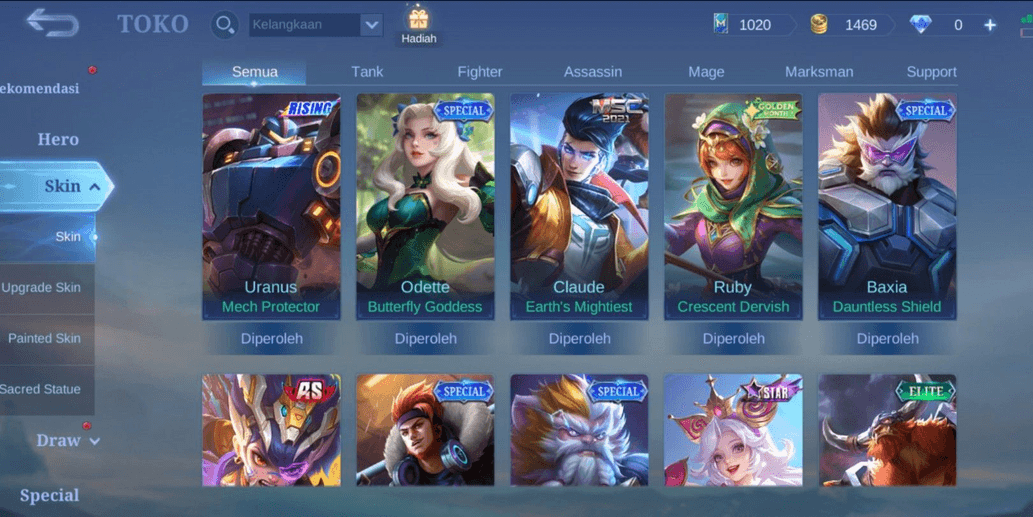Open the Hero shop section
The width and height of the screenshot is (1033, 517).
point(58,139)
